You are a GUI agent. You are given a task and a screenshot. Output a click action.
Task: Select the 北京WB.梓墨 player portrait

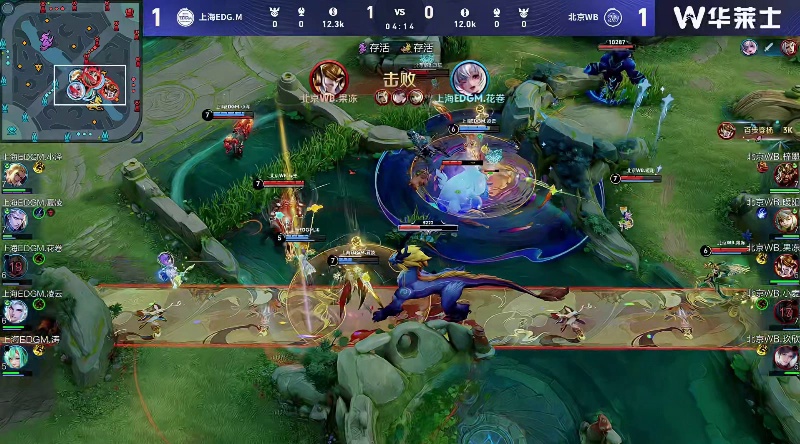[784, 175]
